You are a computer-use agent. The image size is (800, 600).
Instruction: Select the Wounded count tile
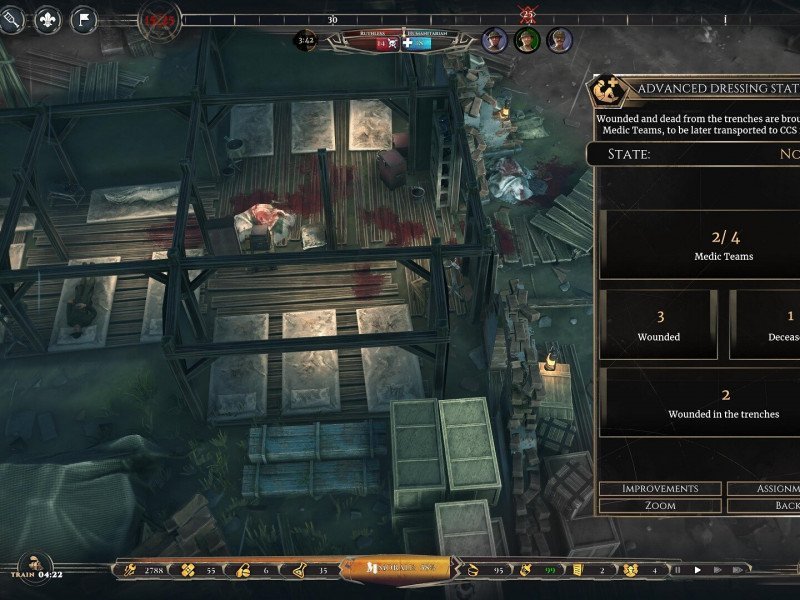point(659,325)
